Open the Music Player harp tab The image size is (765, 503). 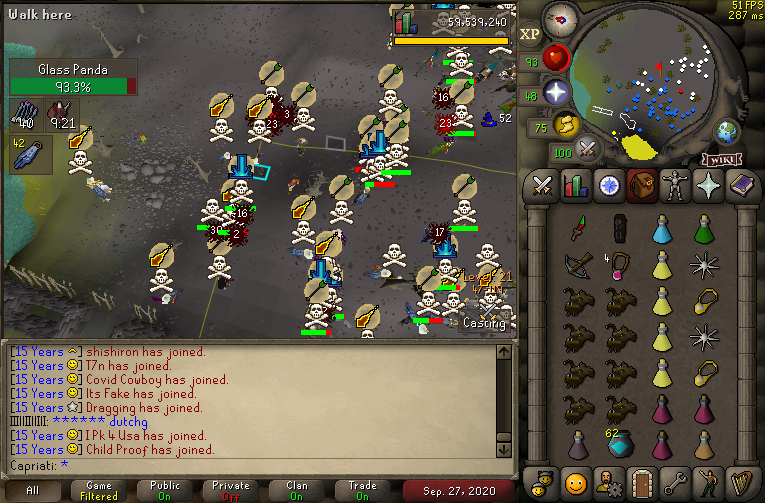pos(739,480)
